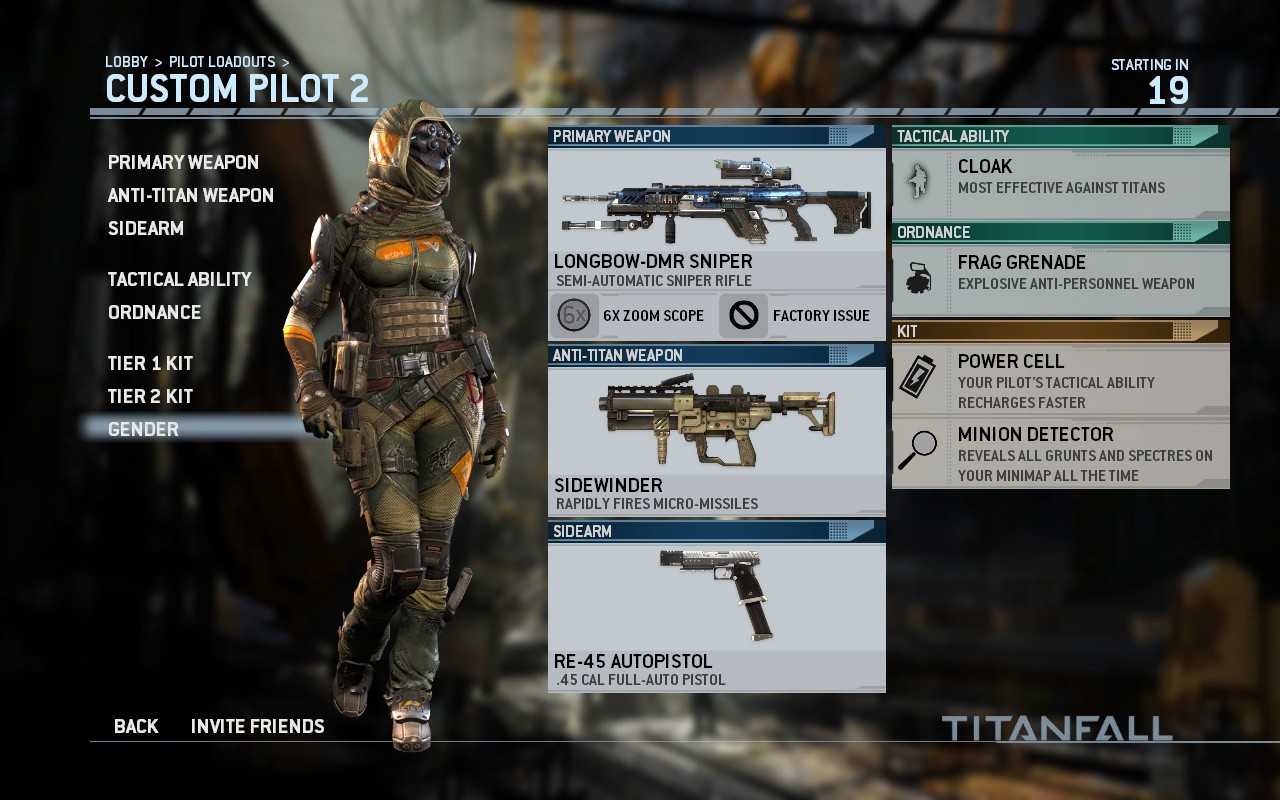
Task: Select Tactical Ability in the left menu
Action: (x=179, y=279)
